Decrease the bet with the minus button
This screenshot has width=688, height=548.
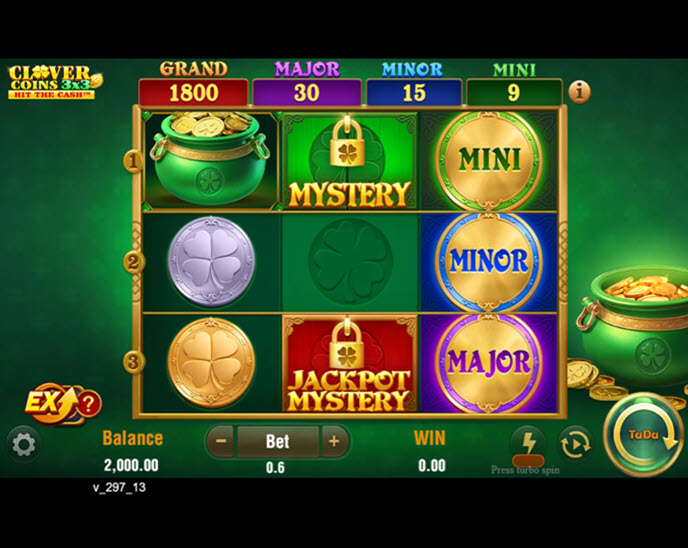point(222,441)
